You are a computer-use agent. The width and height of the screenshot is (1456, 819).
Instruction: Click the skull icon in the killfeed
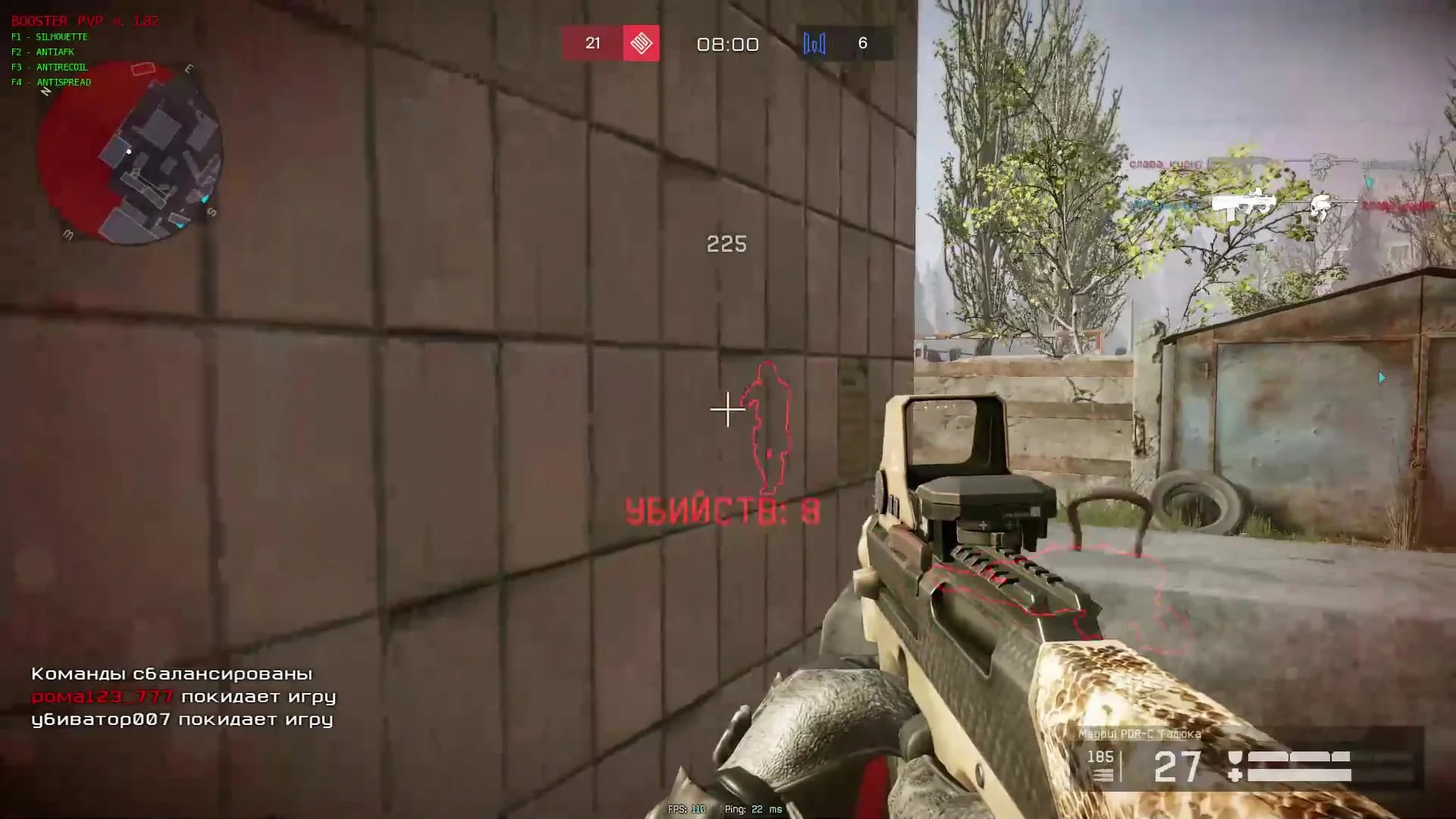tap(1321, 206)
